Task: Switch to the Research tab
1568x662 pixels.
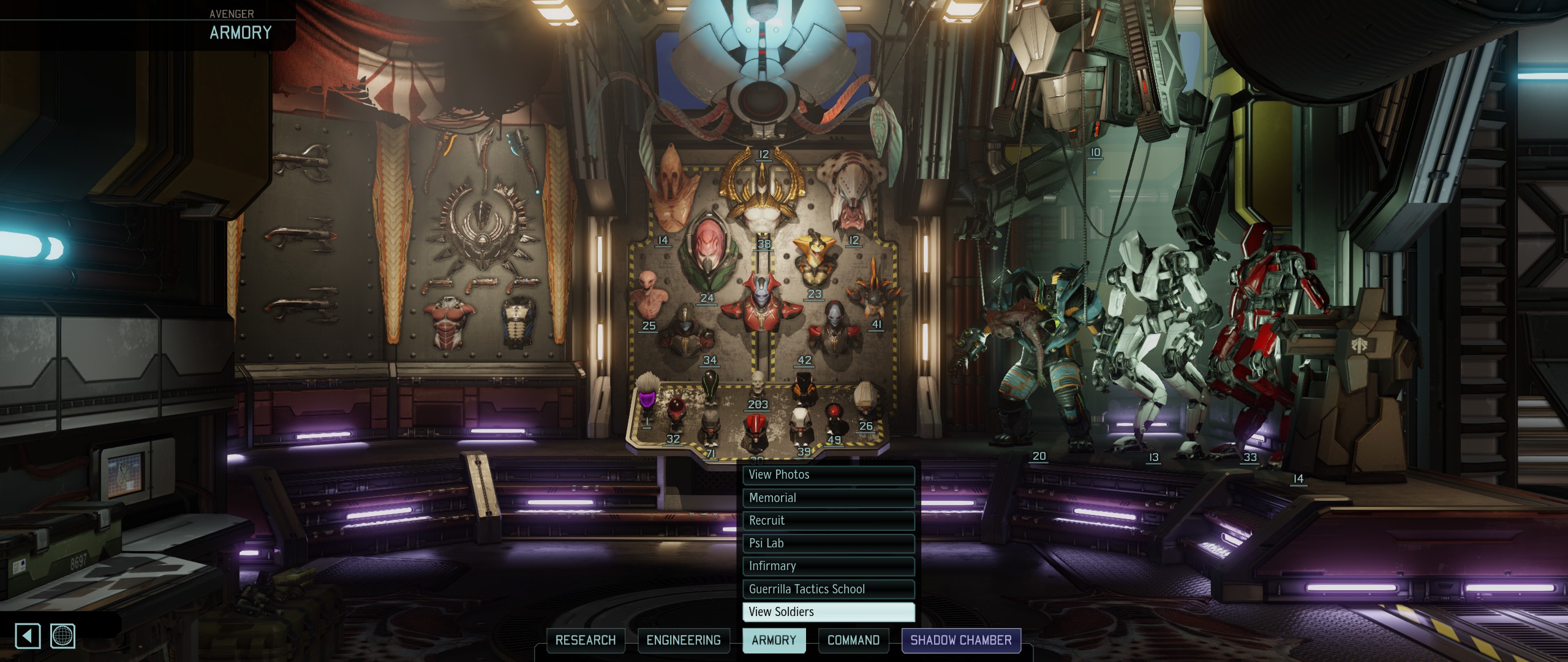Action: pyautogui.click(x=586, y=641)
